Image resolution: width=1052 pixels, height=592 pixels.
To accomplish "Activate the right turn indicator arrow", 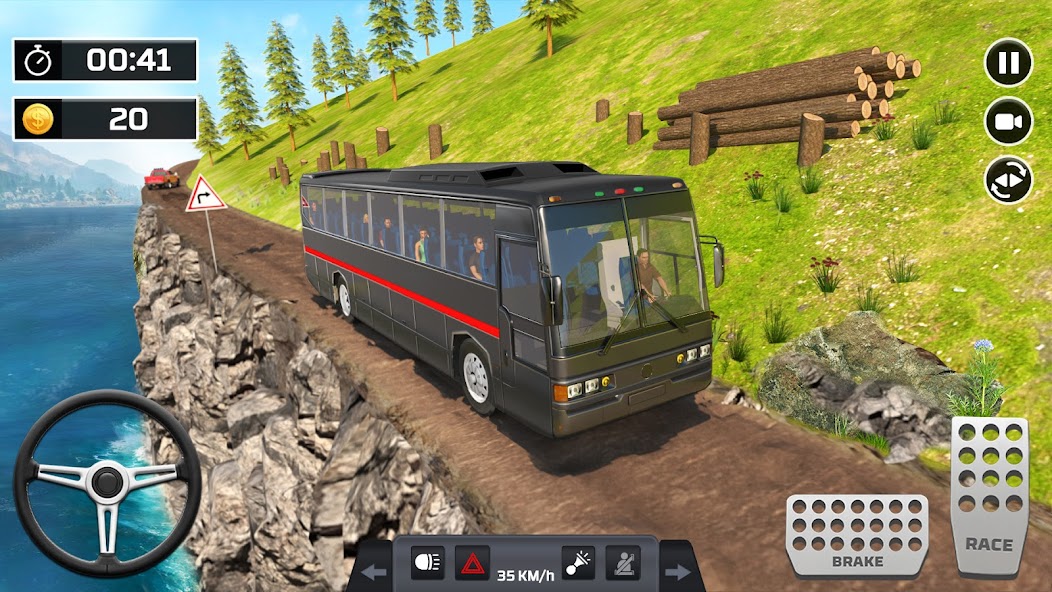I will [678, 573].
